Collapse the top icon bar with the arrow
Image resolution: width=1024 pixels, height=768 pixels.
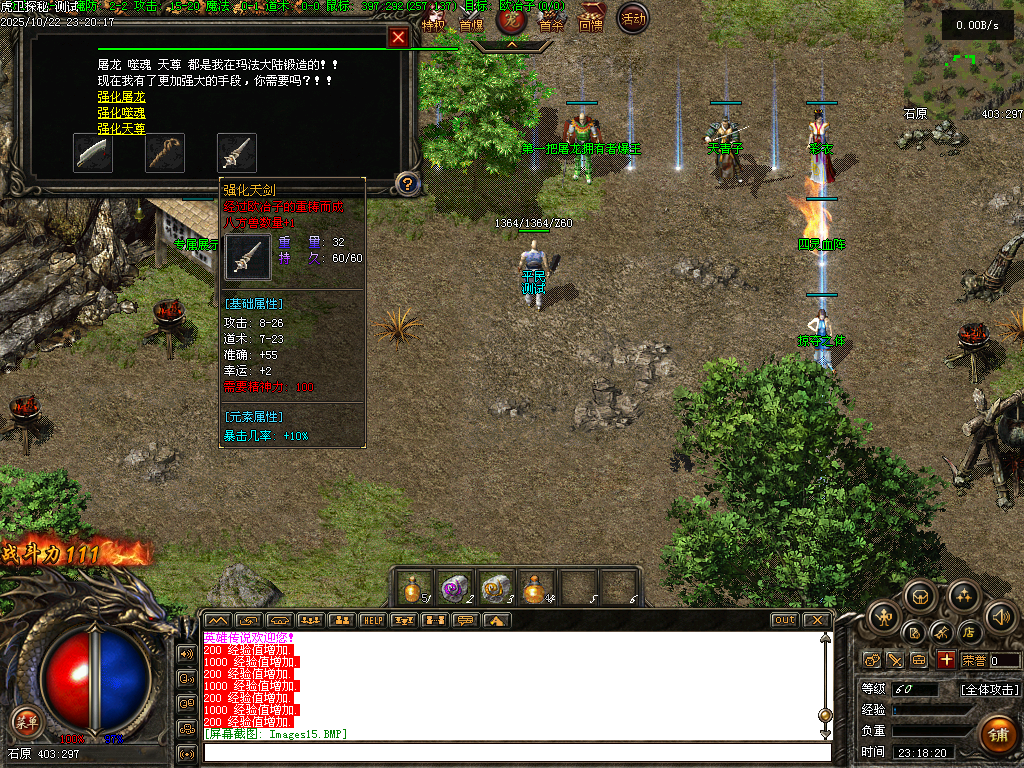tap(512, 45)
